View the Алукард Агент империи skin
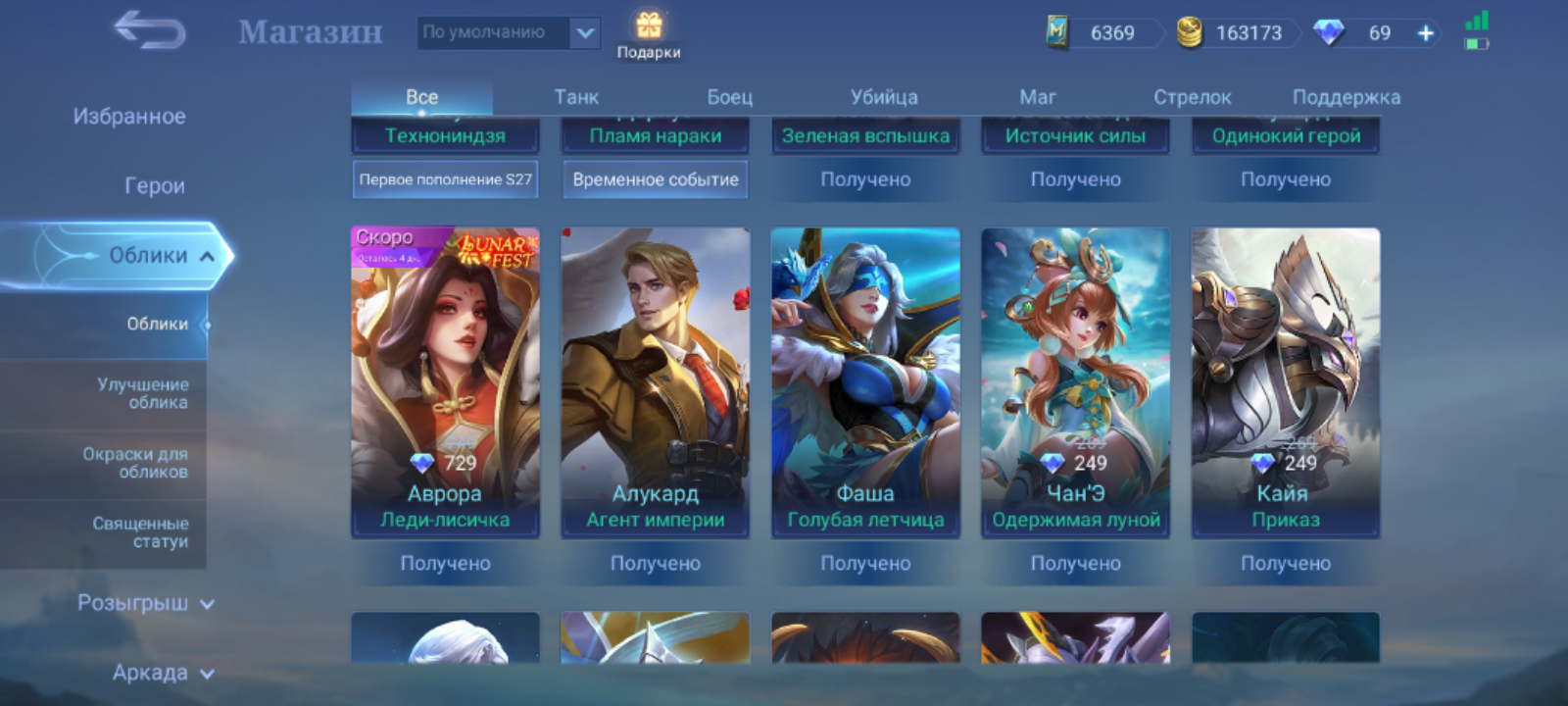Image resolution: width=1568 pixels, height=706 pixels. click(656, 382)
